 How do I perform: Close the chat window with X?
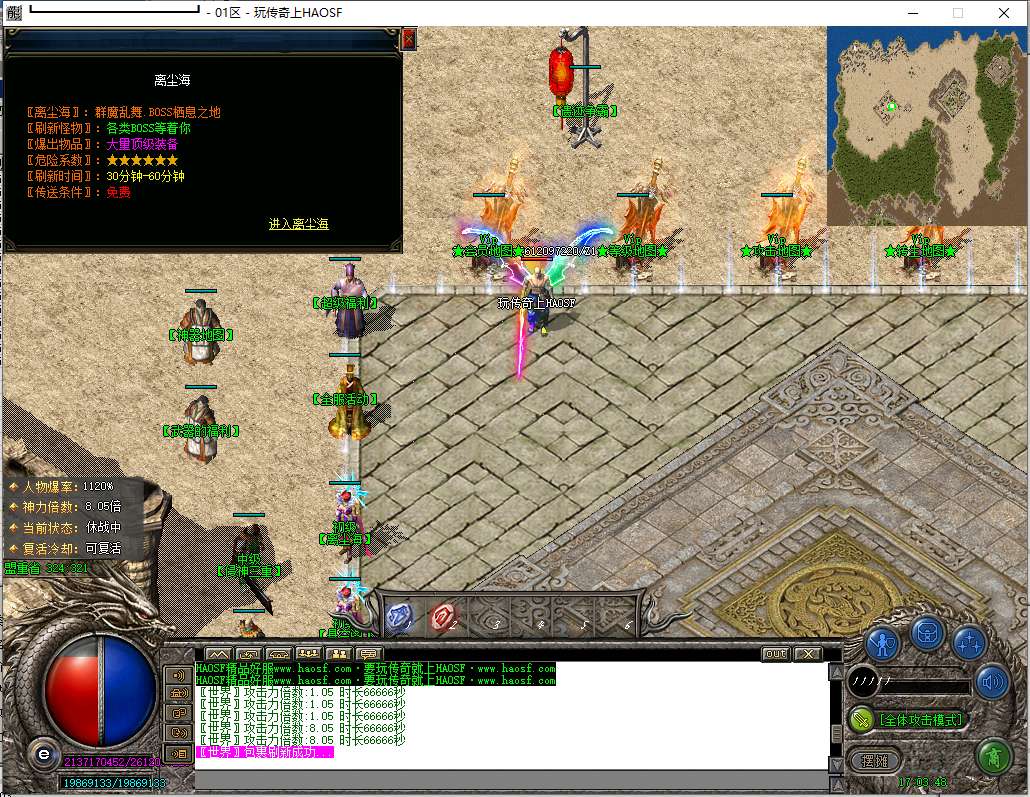pyautogui.click(x=807, y=654)
